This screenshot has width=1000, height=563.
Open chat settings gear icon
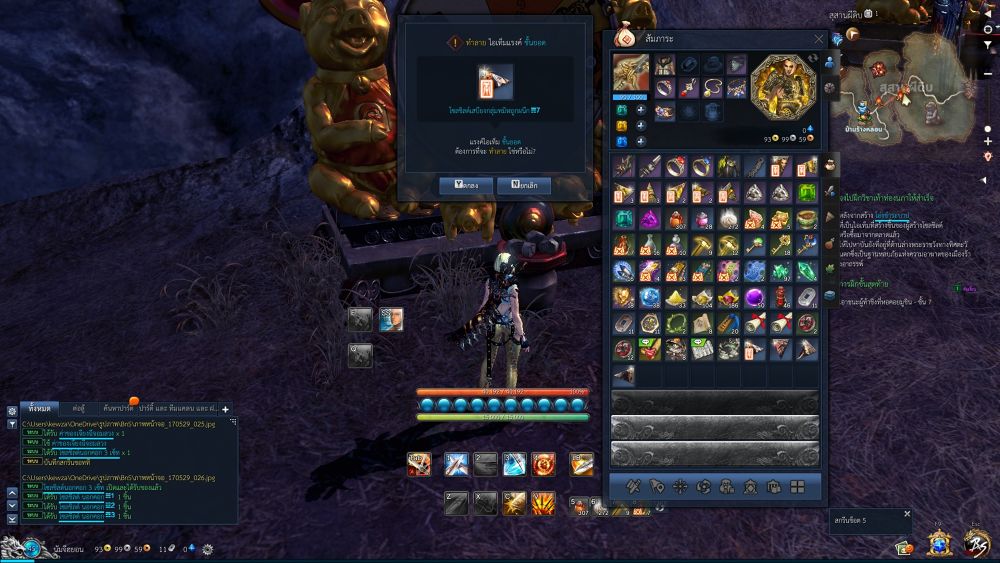pyautogui.click(x=11, y=410)
